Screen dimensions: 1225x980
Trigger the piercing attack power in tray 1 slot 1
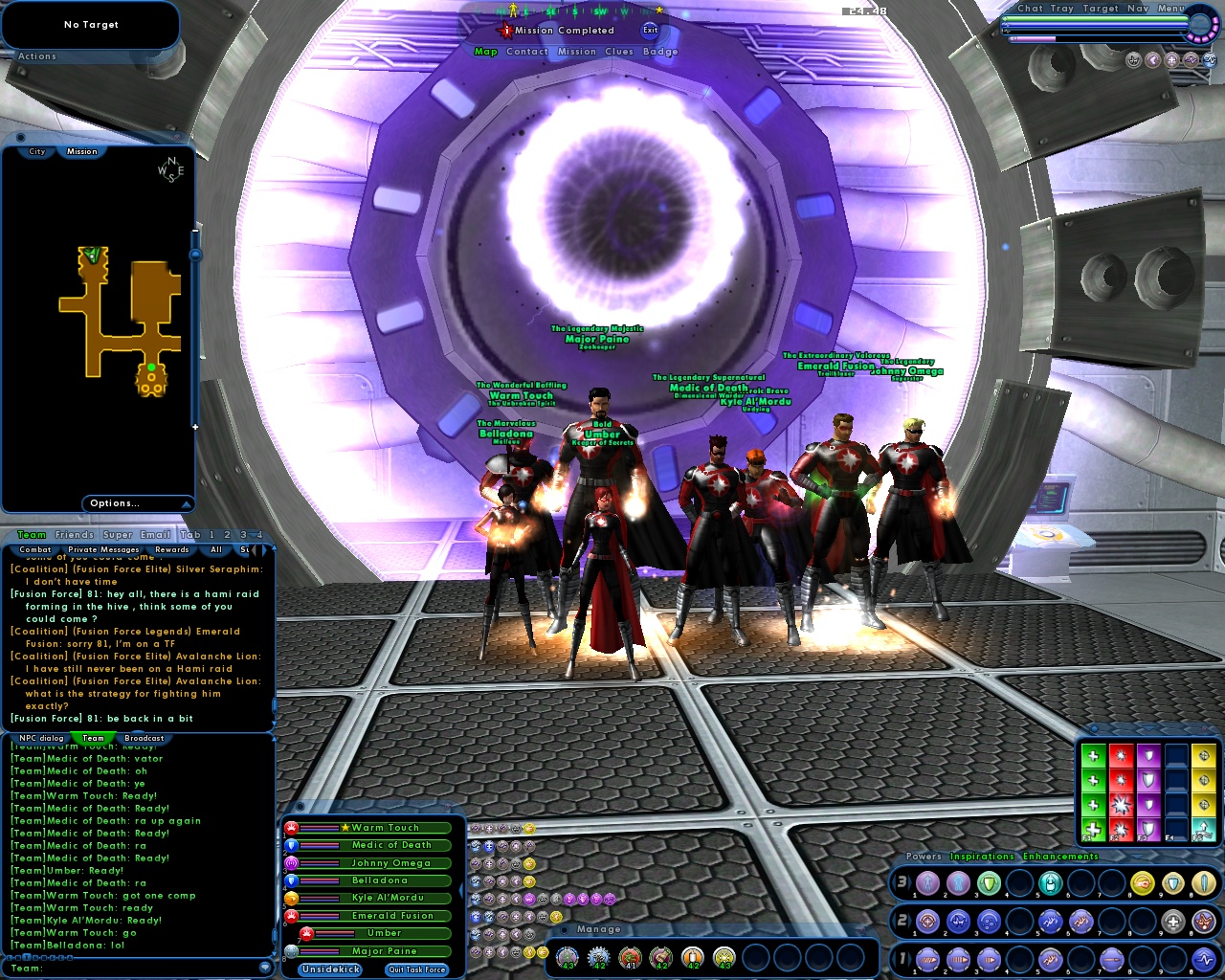tap(928, 960)
